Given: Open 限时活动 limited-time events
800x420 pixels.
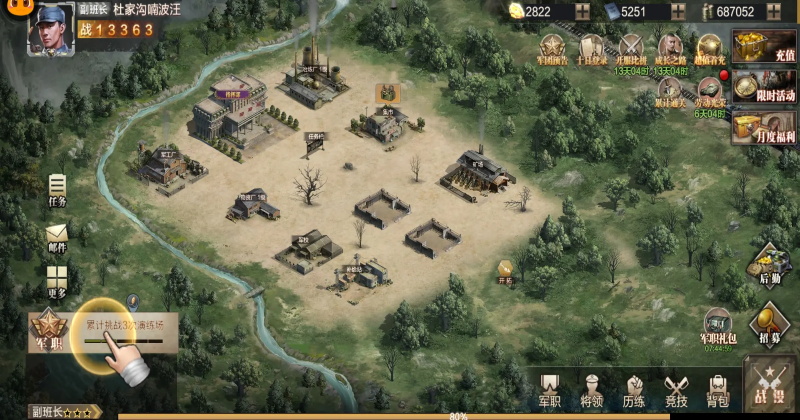Looking at the screenshot, I should pyautogui.click(x=763, y=88).
